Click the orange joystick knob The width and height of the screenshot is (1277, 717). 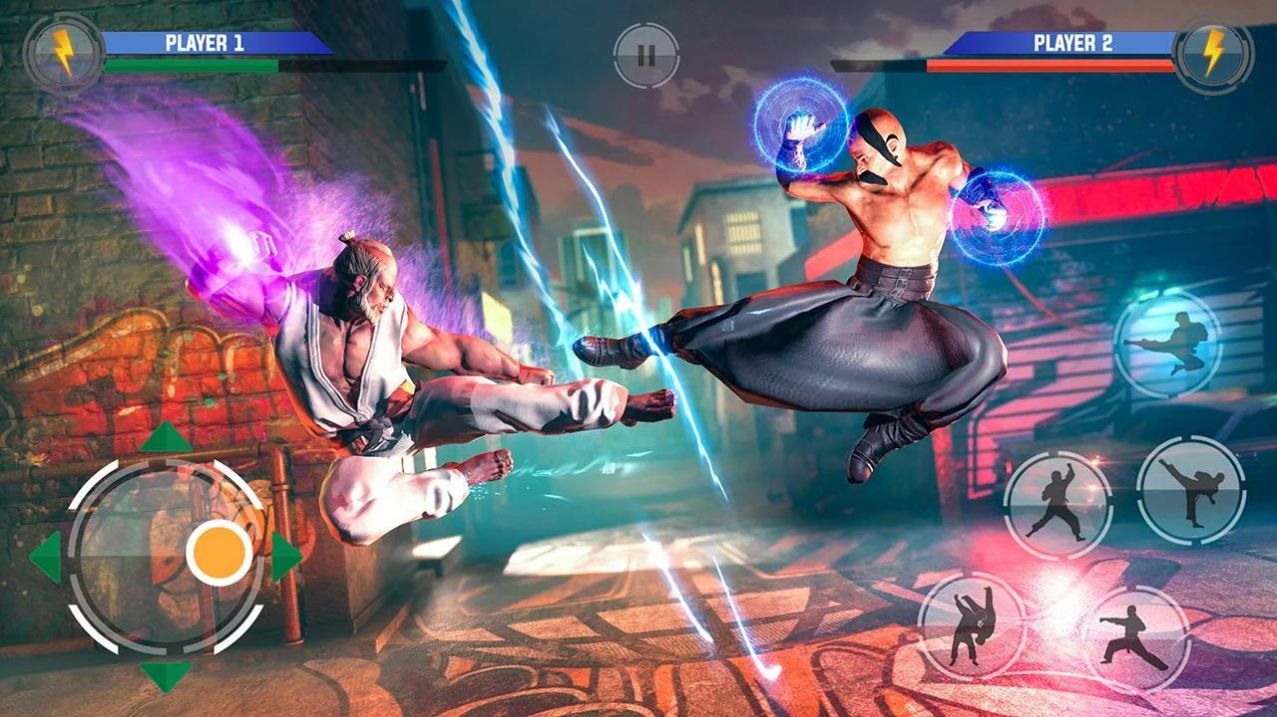click(220, 552)
